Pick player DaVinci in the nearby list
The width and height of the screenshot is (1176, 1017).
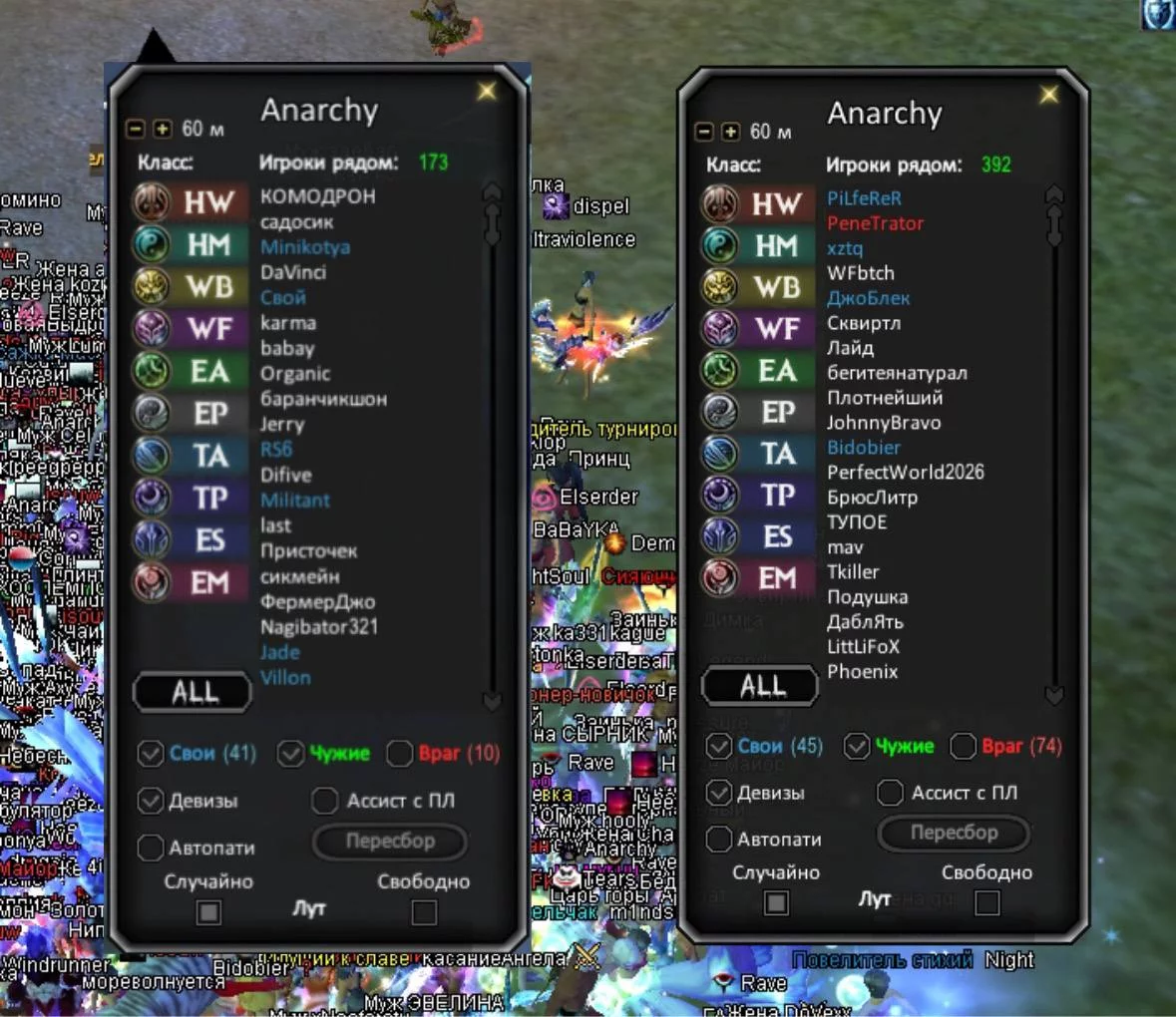point(293,272)
